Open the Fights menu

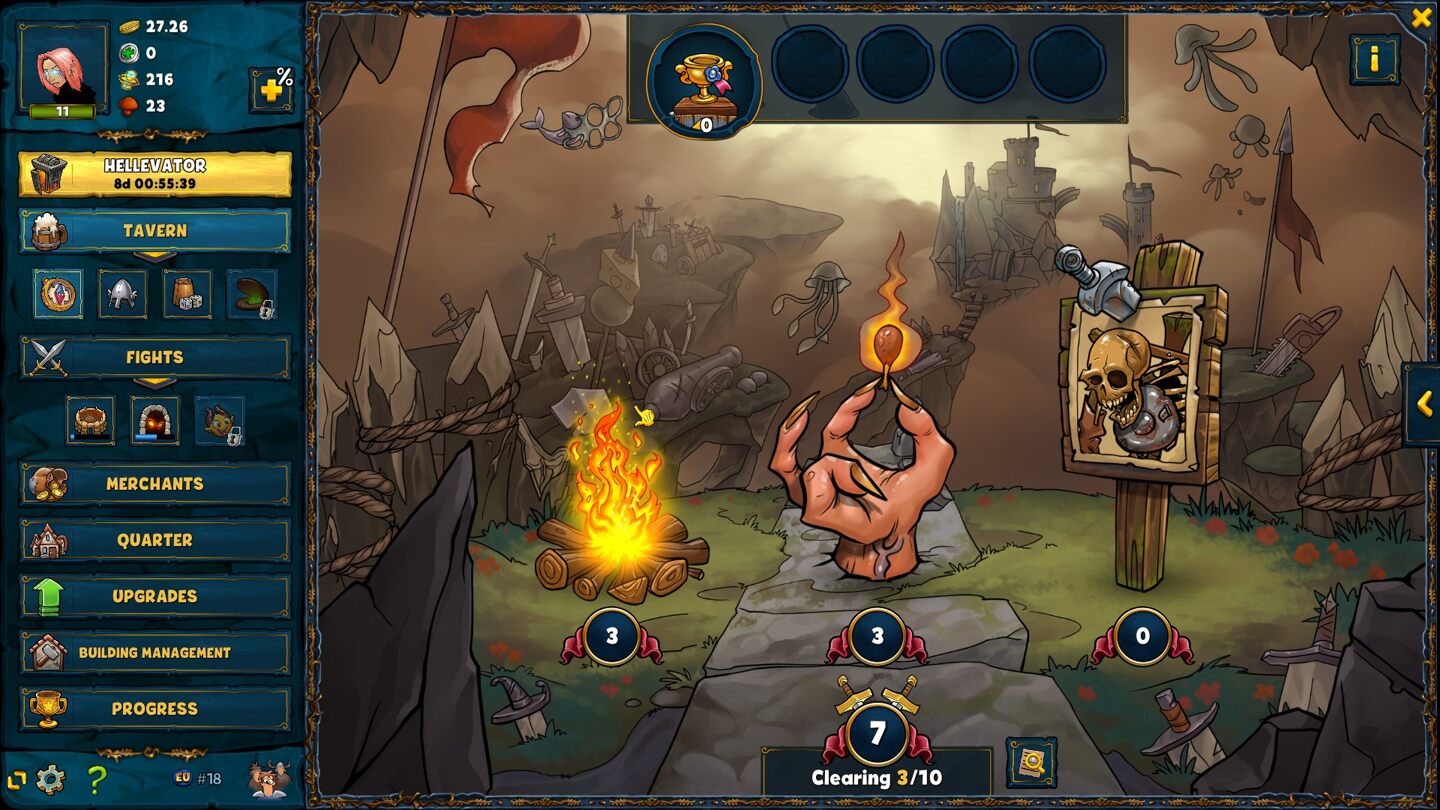coord(155,357)
